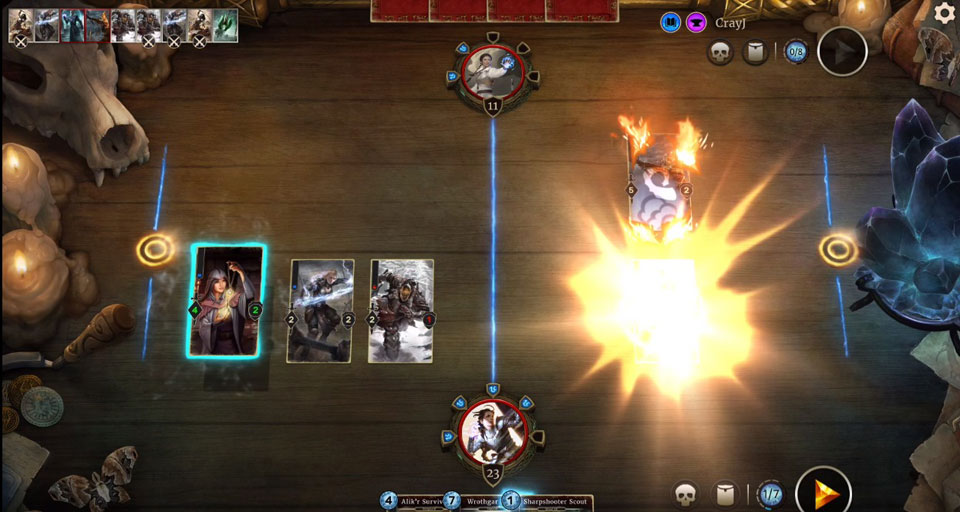This screenshot has width=960, height=512.
Task: Select the sword-wielding 2/2 creature card
Action: click(x=321, y=311)
